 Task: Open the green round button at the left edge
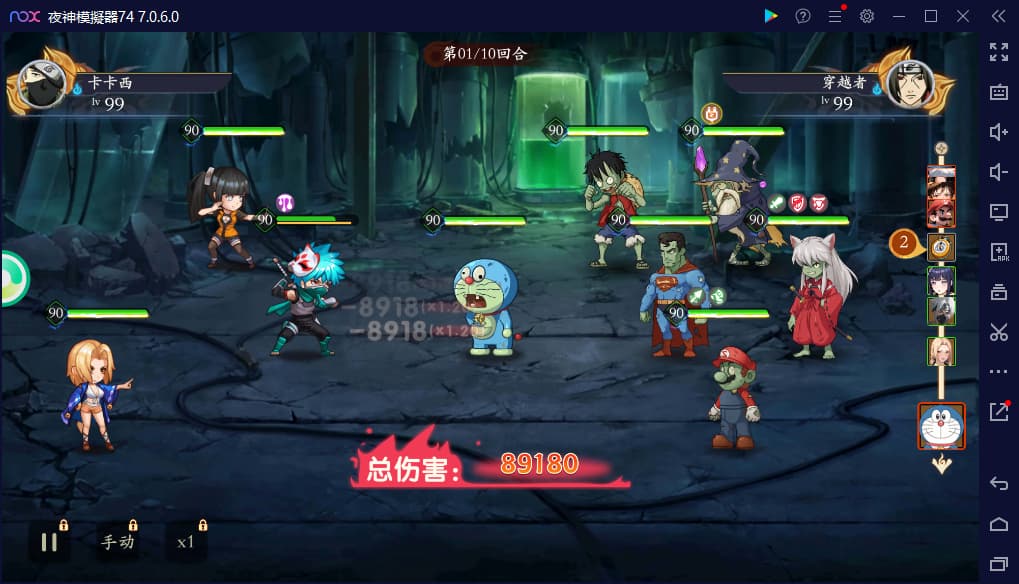coord(12,279)
